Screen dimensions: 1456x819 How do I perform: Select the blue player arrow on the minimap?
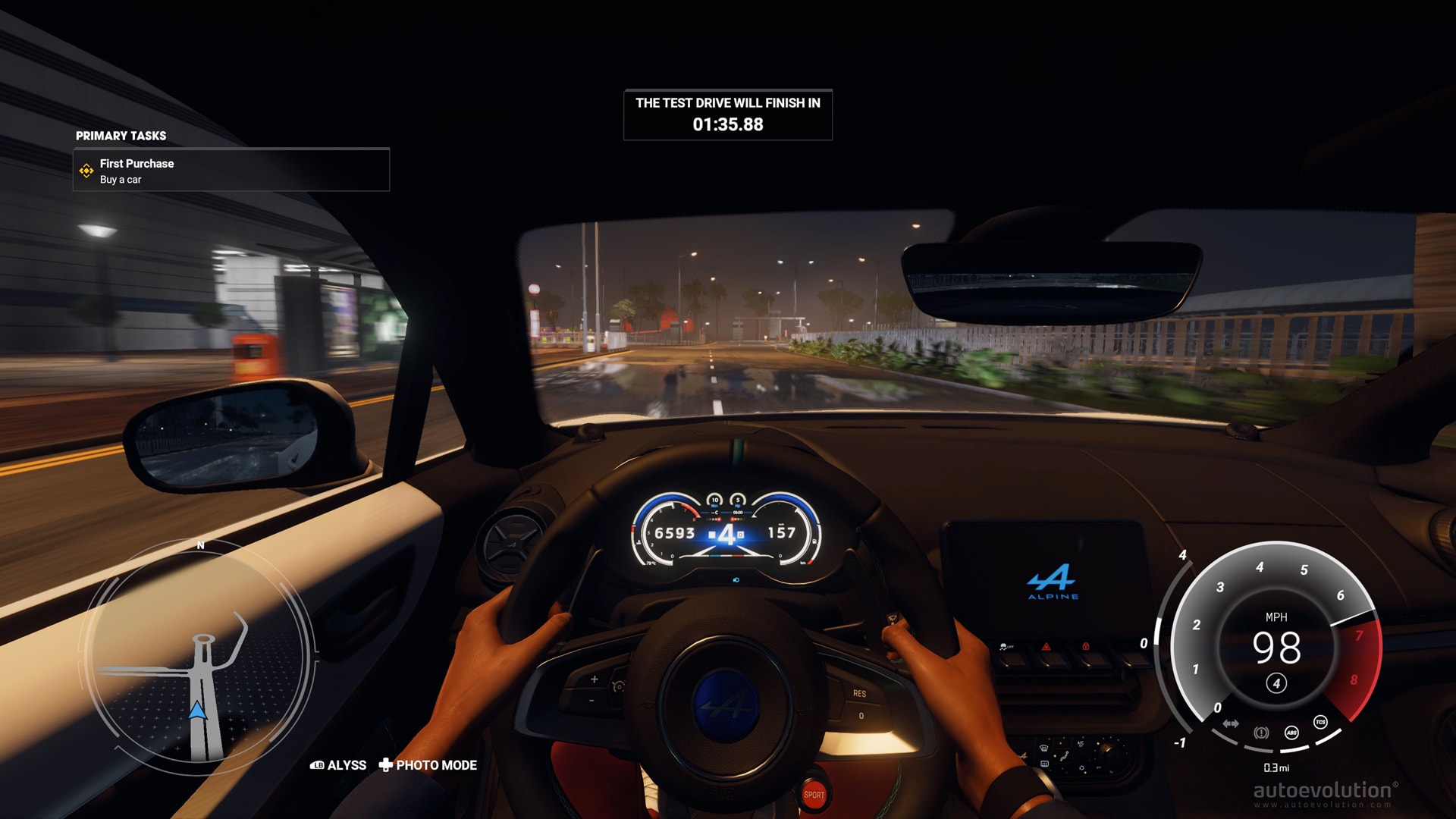197,711
